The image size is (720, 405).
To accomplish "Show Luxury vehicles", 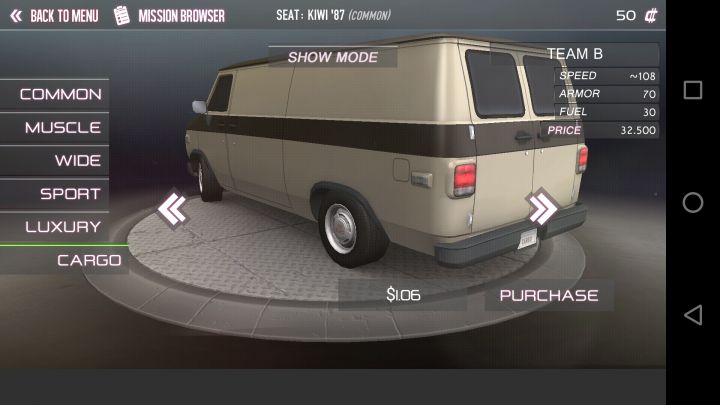I will 63,227.
